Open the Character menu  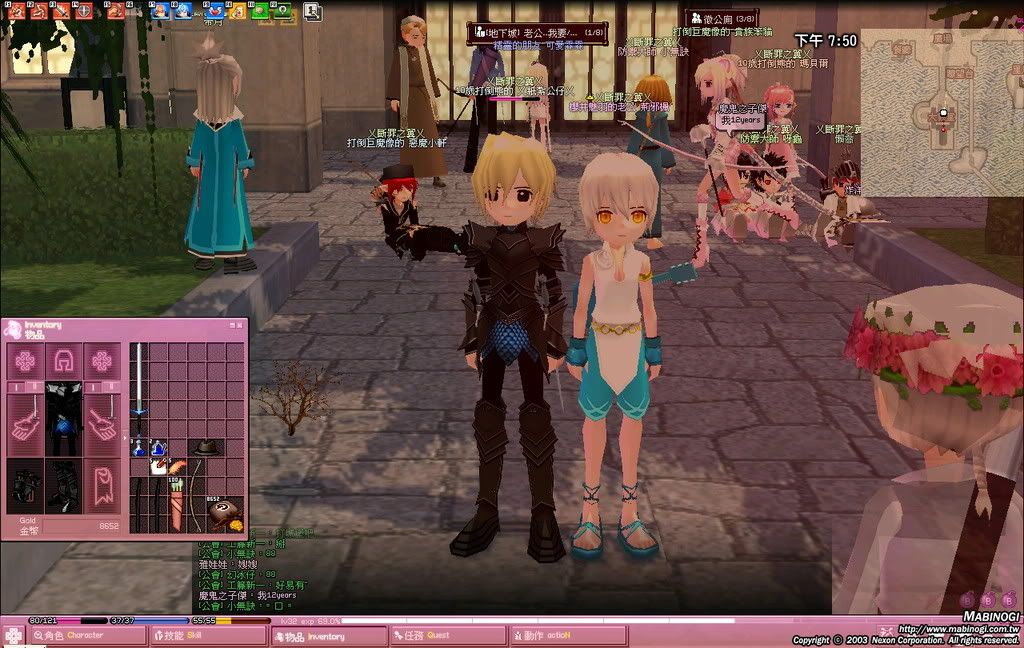tap(86, 636)
